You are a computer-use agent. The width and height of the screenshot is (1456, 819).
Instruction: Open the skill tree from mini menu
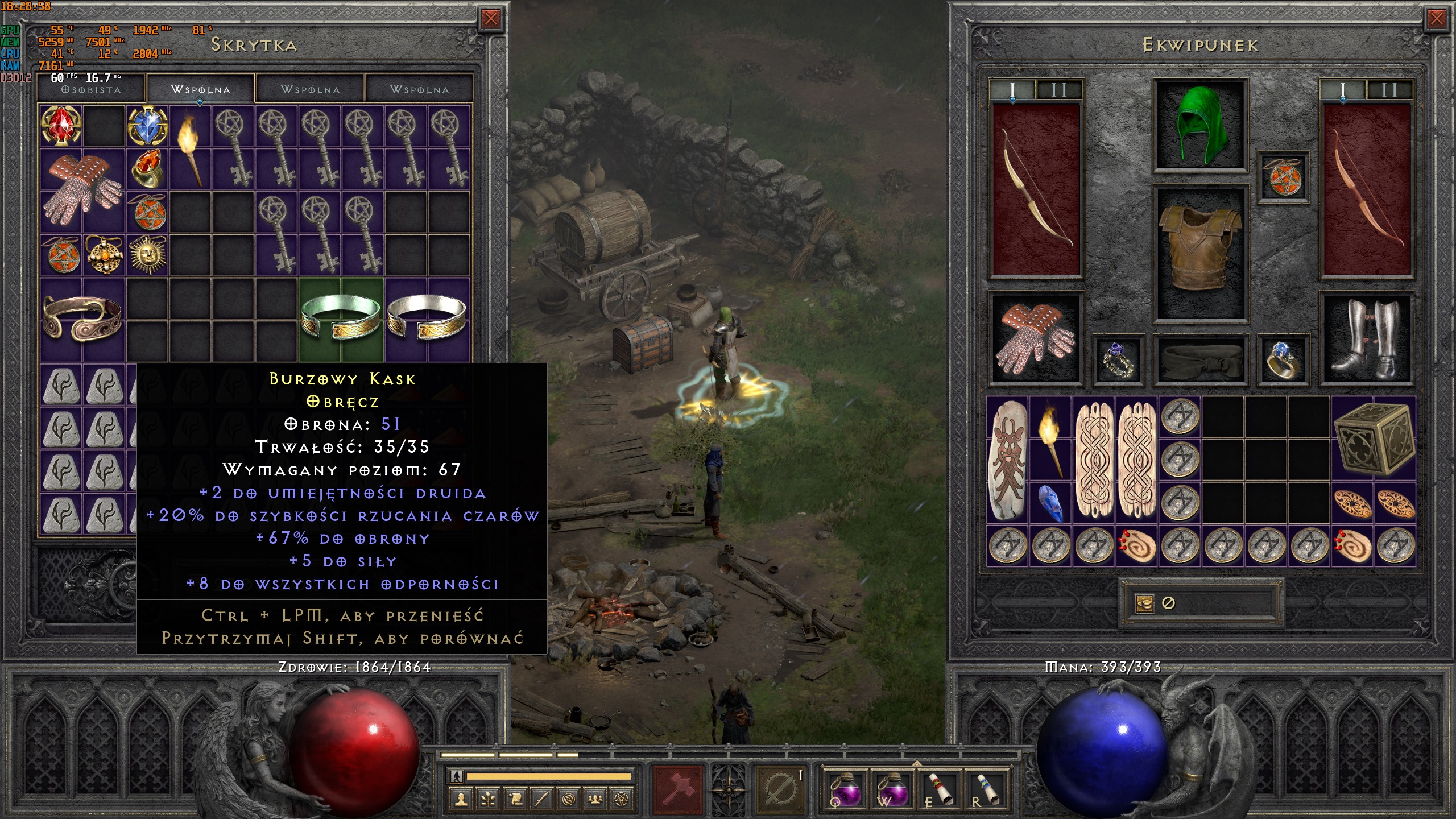point(488,800)
